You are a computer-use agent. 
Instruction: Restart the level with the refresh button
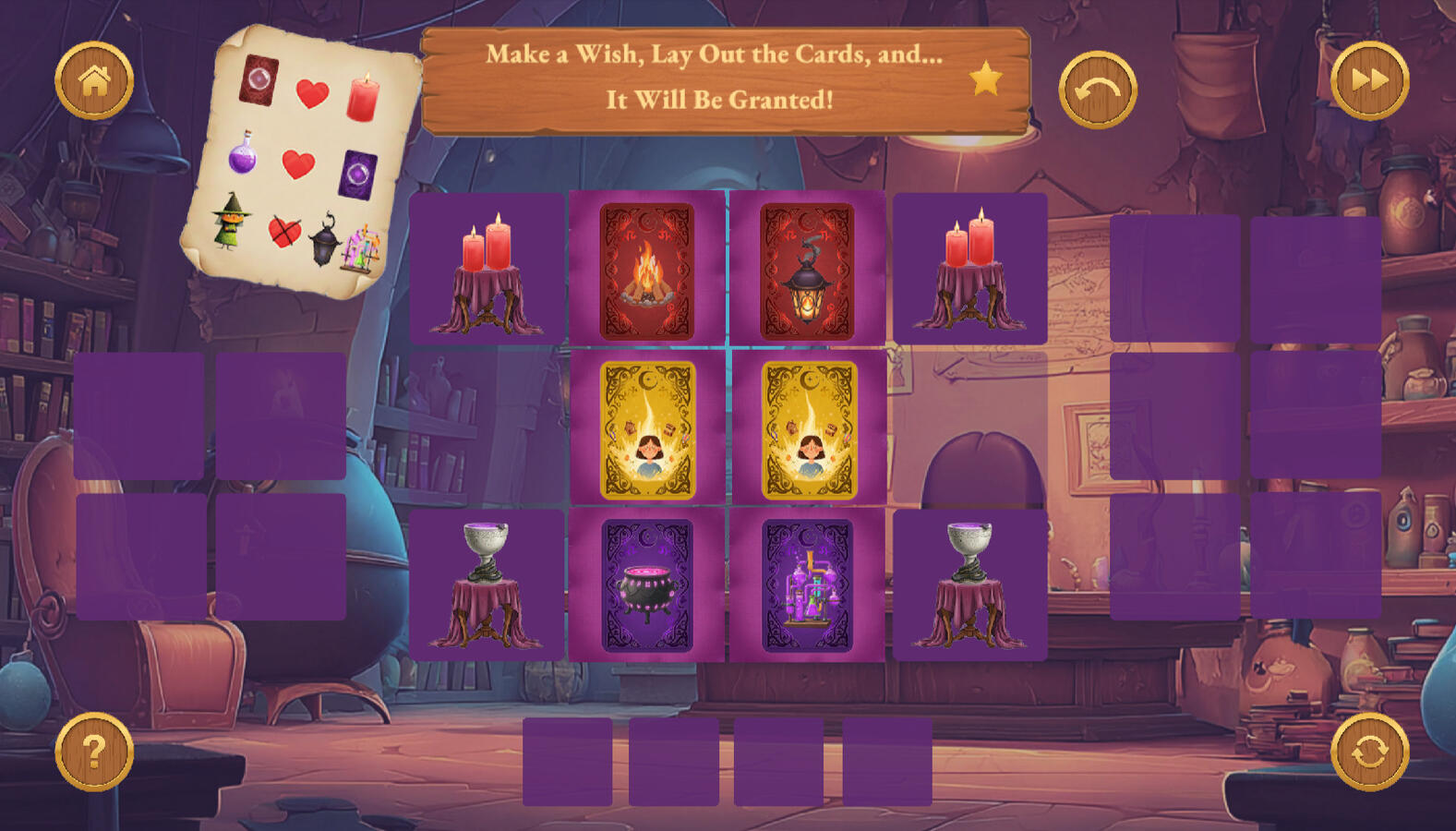click(x=1369, y=752)
